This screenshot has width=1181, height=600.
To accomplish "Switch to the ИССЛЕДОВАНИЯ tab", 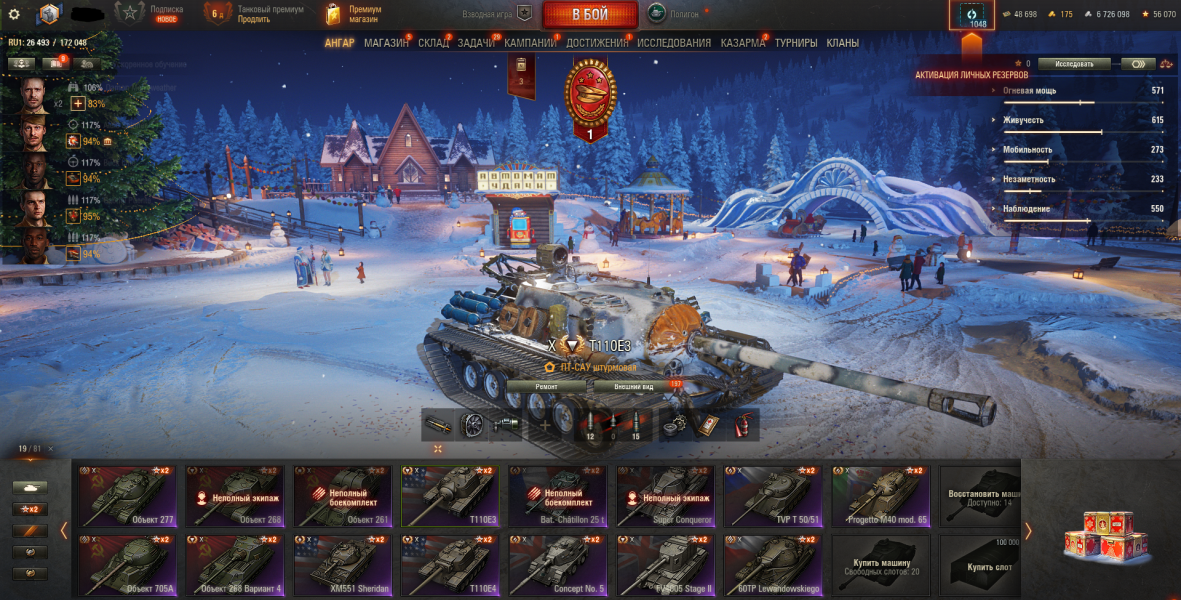I will coord(674,43).
